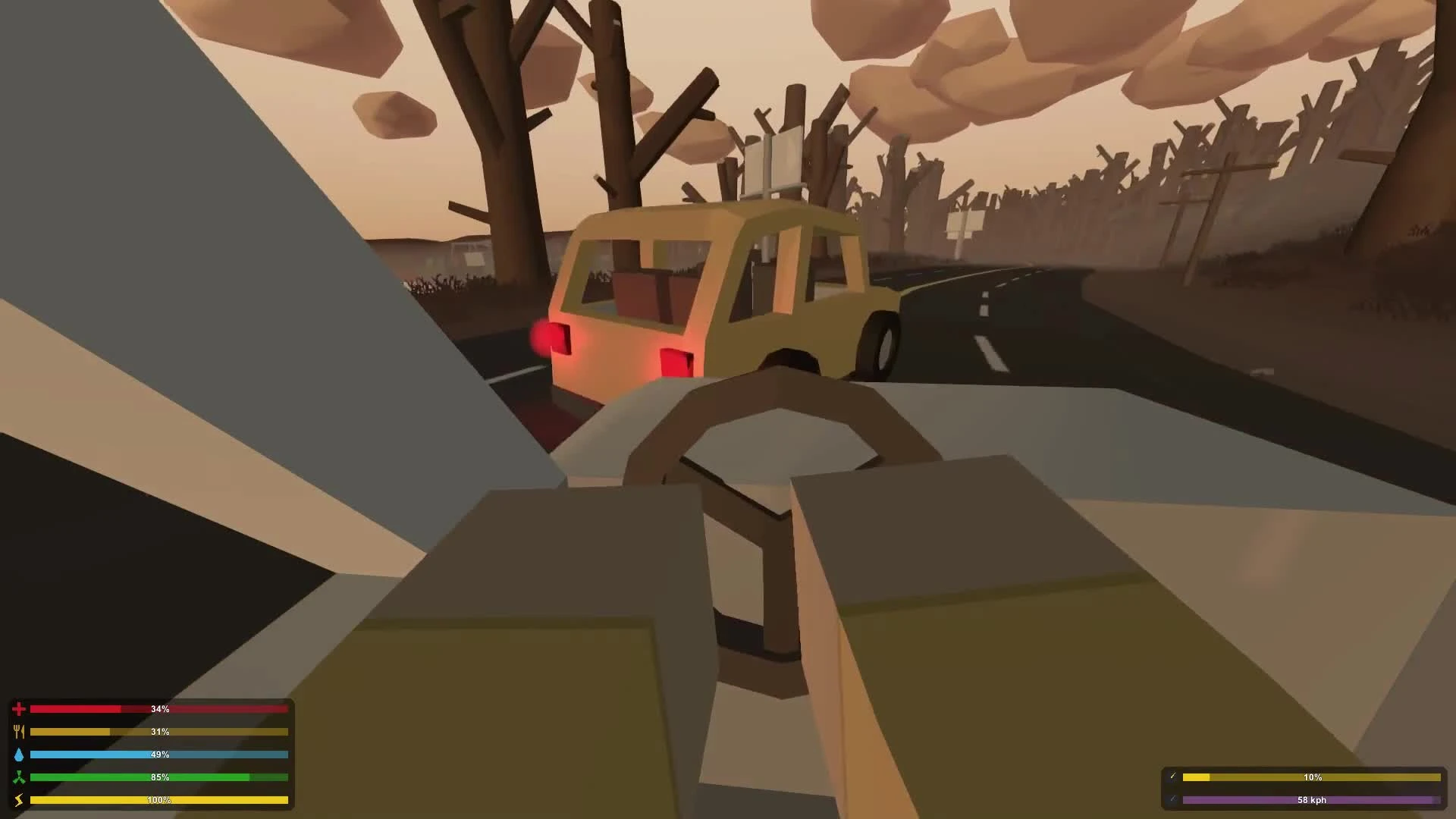The image size is (1456, 819).
Task: Click the blue water droplet icon
Action: [19, 754]
